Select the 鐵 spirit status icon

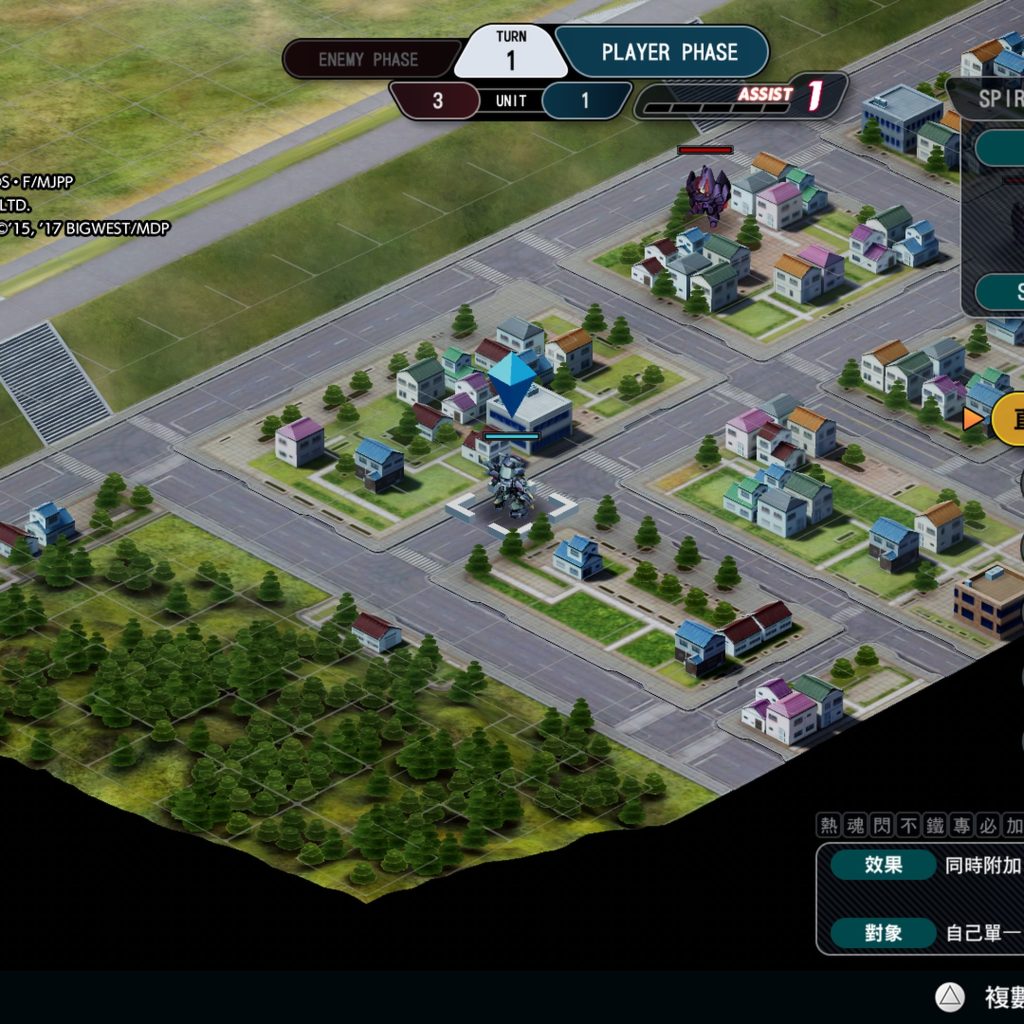click(x=935, y=825)
